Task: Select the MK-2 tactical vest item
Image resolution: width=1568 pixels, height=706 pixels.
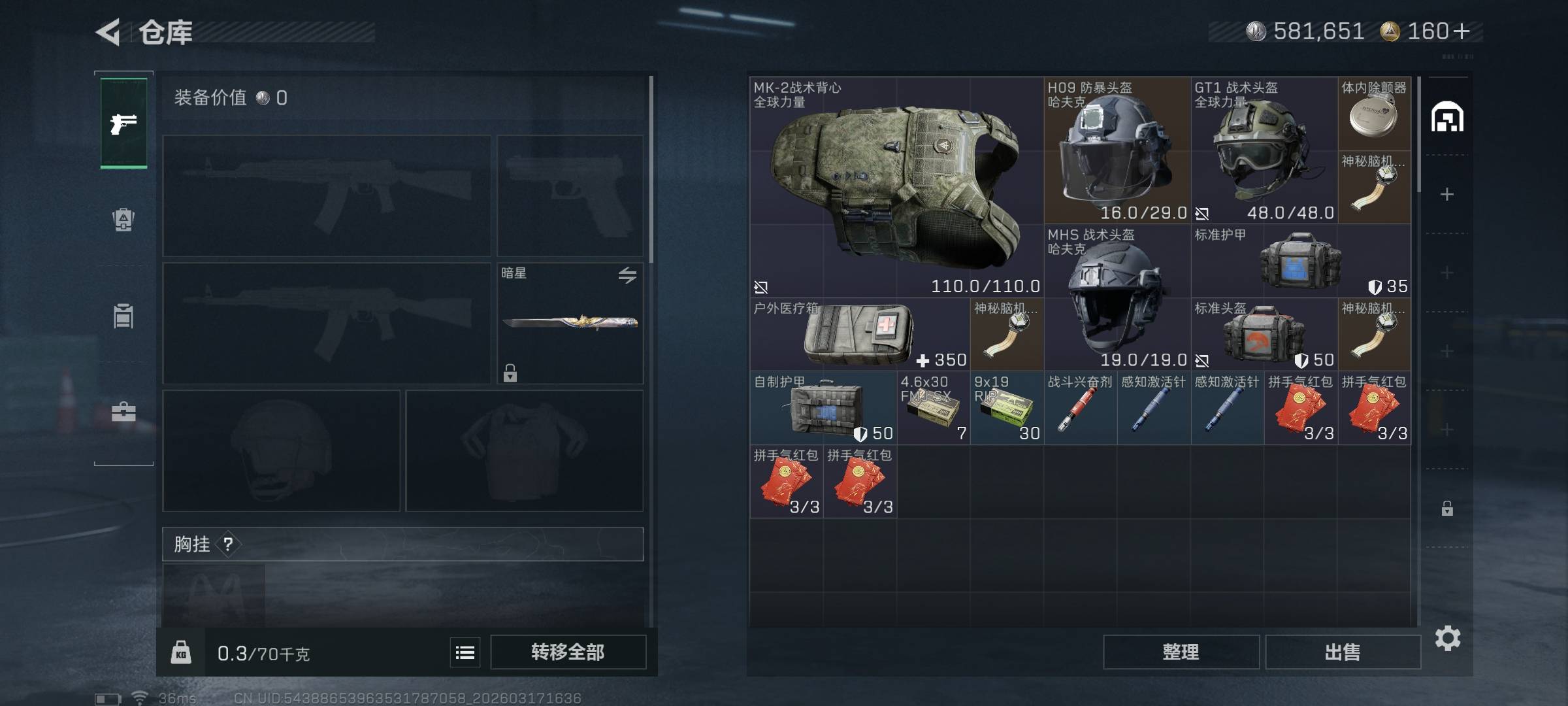Action: (x=896, y=186)
